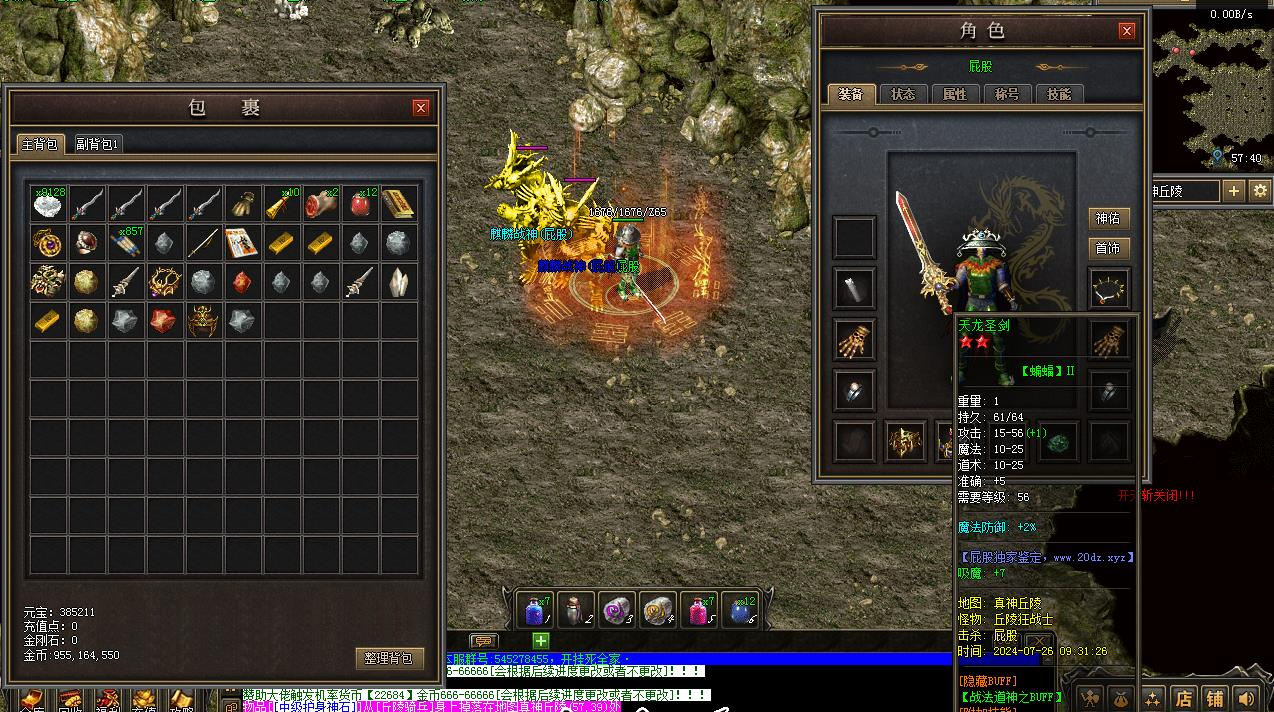Open the gear settings beside the minimap

pos(1260,190)
